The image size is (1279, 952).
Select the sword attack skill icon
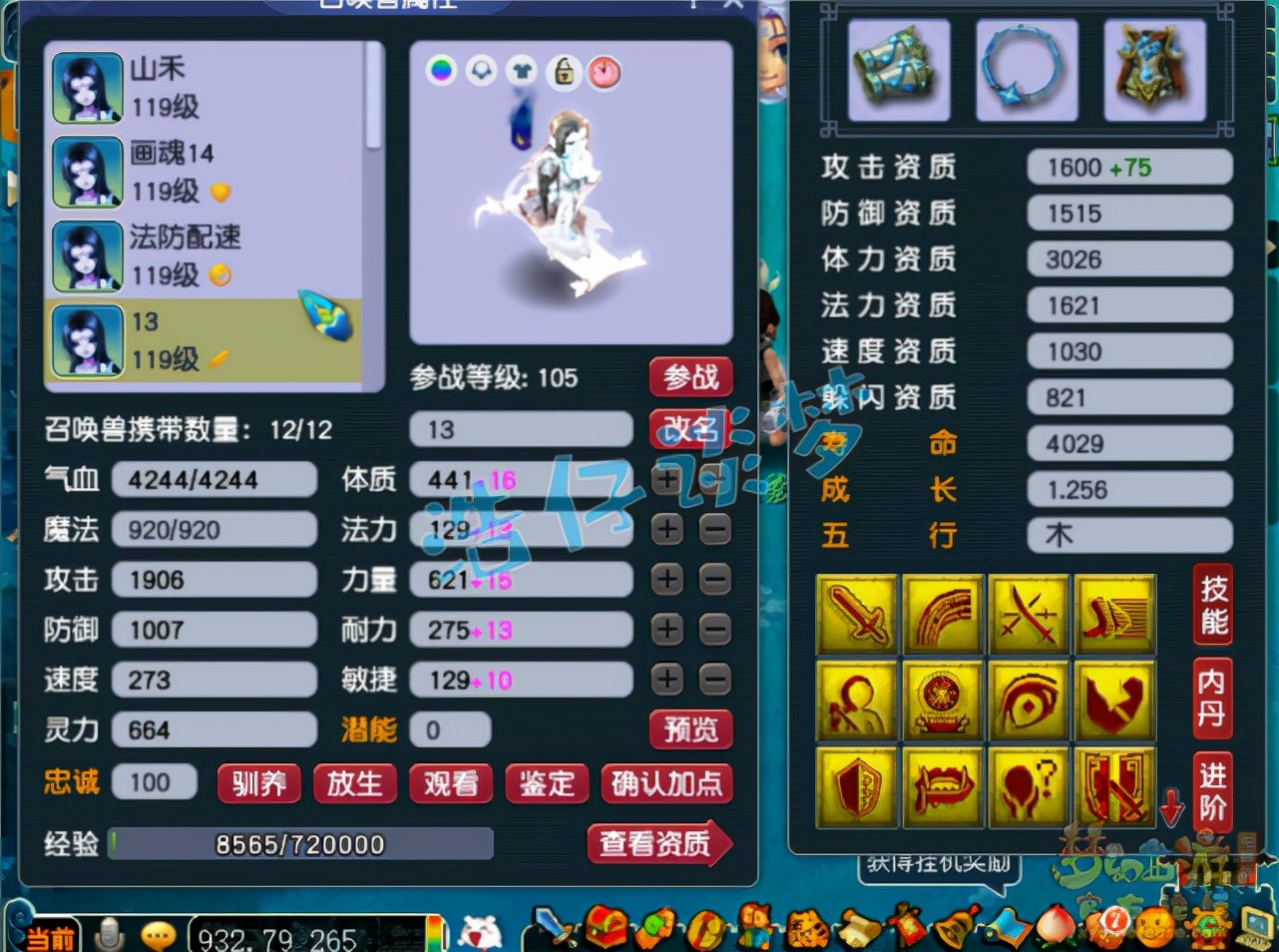click(x=857, y=614)
